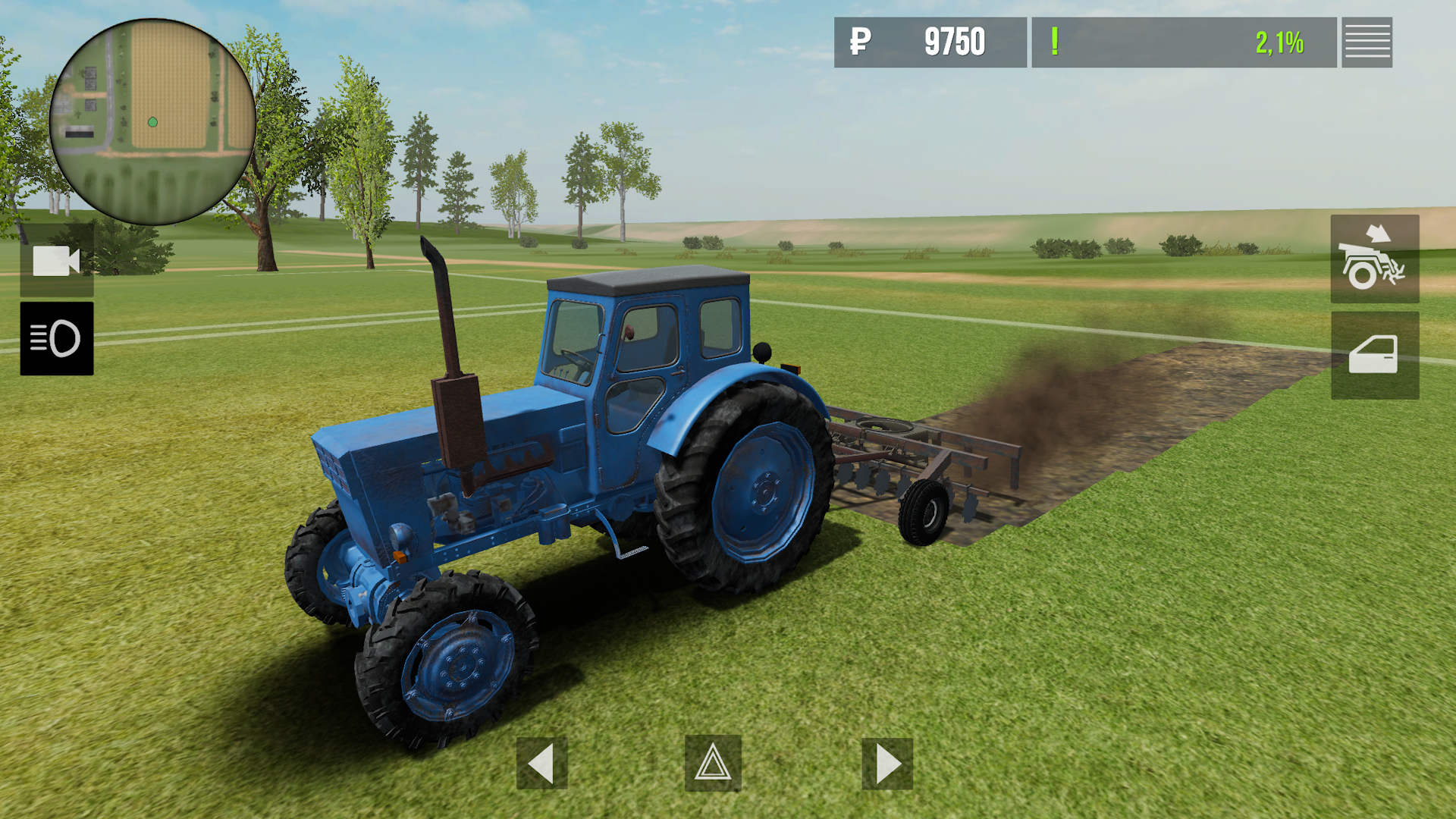Tap the player dot on the minimap
The width and height of the screenshot is (1456, 819).
pyautogui.click(x=151, y=121)
